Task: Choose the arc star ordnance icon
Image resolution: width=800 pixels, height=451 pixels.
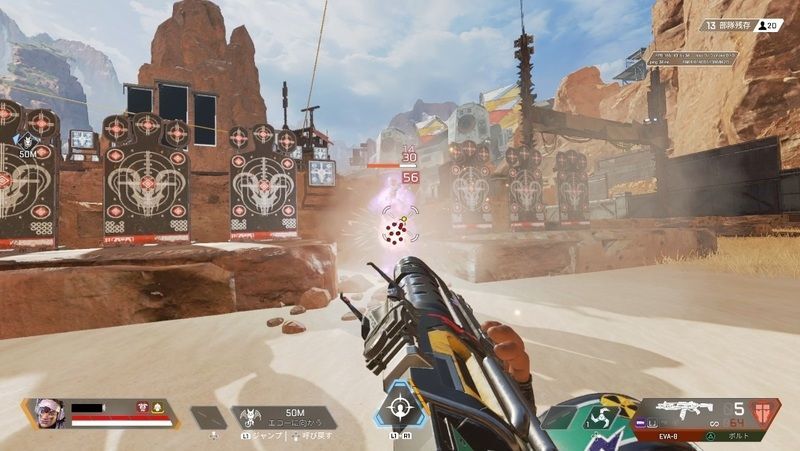Action: [x=602, y=417]
